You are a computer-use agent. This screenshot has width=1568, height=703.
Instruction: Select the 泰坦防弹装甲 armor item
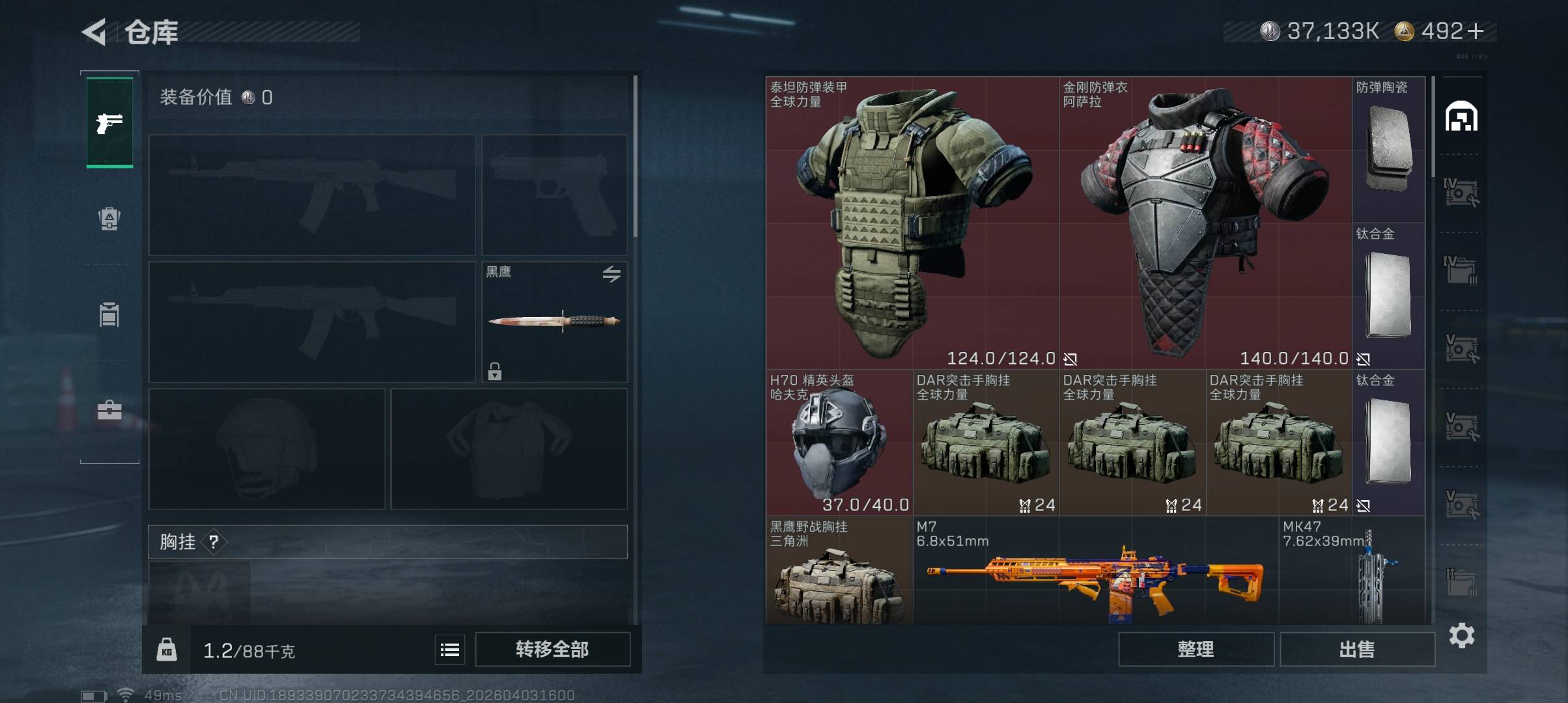click(912, 223)
